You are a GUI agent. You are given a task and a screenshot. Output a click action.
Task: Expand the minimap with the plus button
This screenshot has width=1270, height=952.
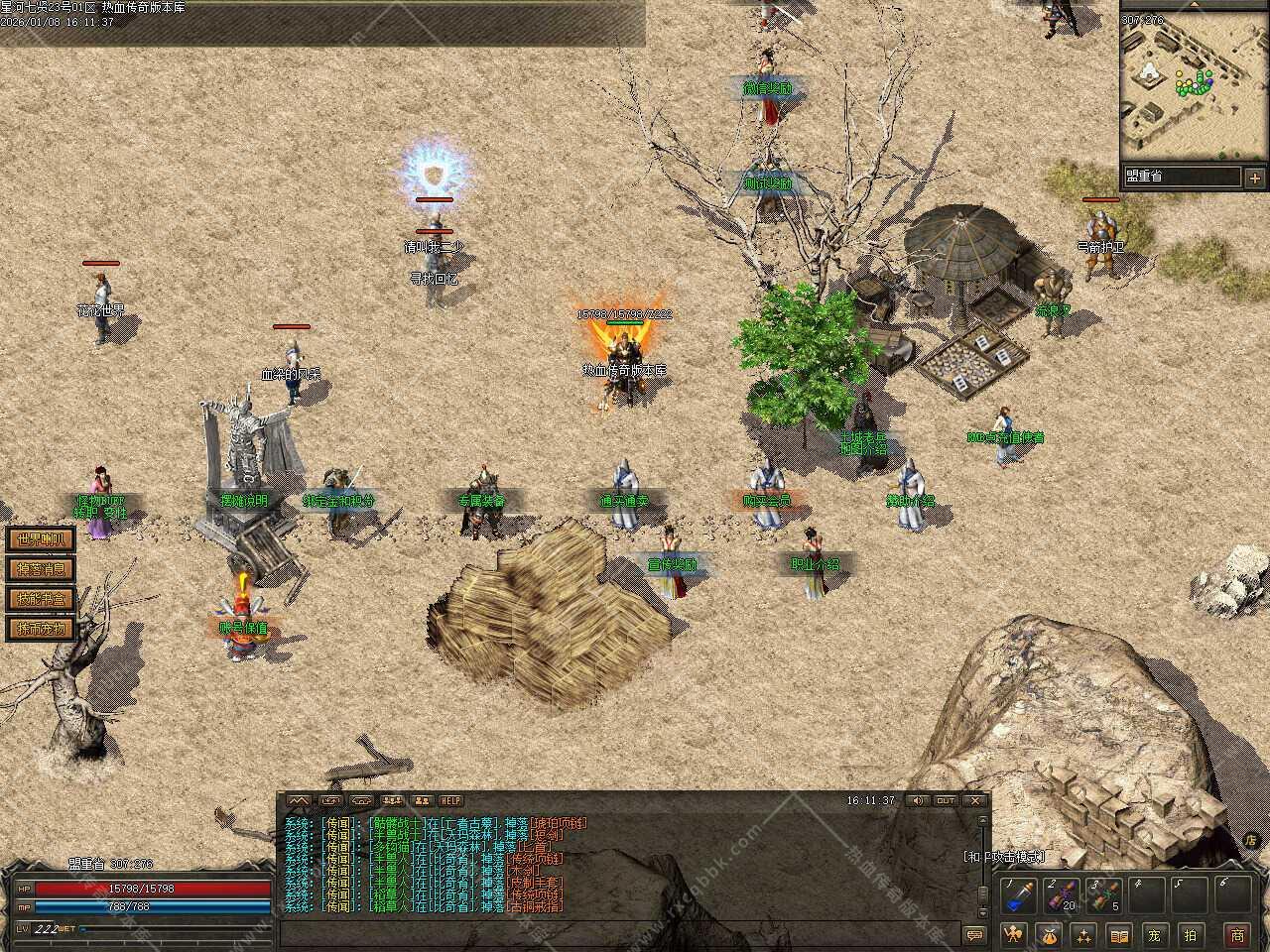(x=1255, y=178)
